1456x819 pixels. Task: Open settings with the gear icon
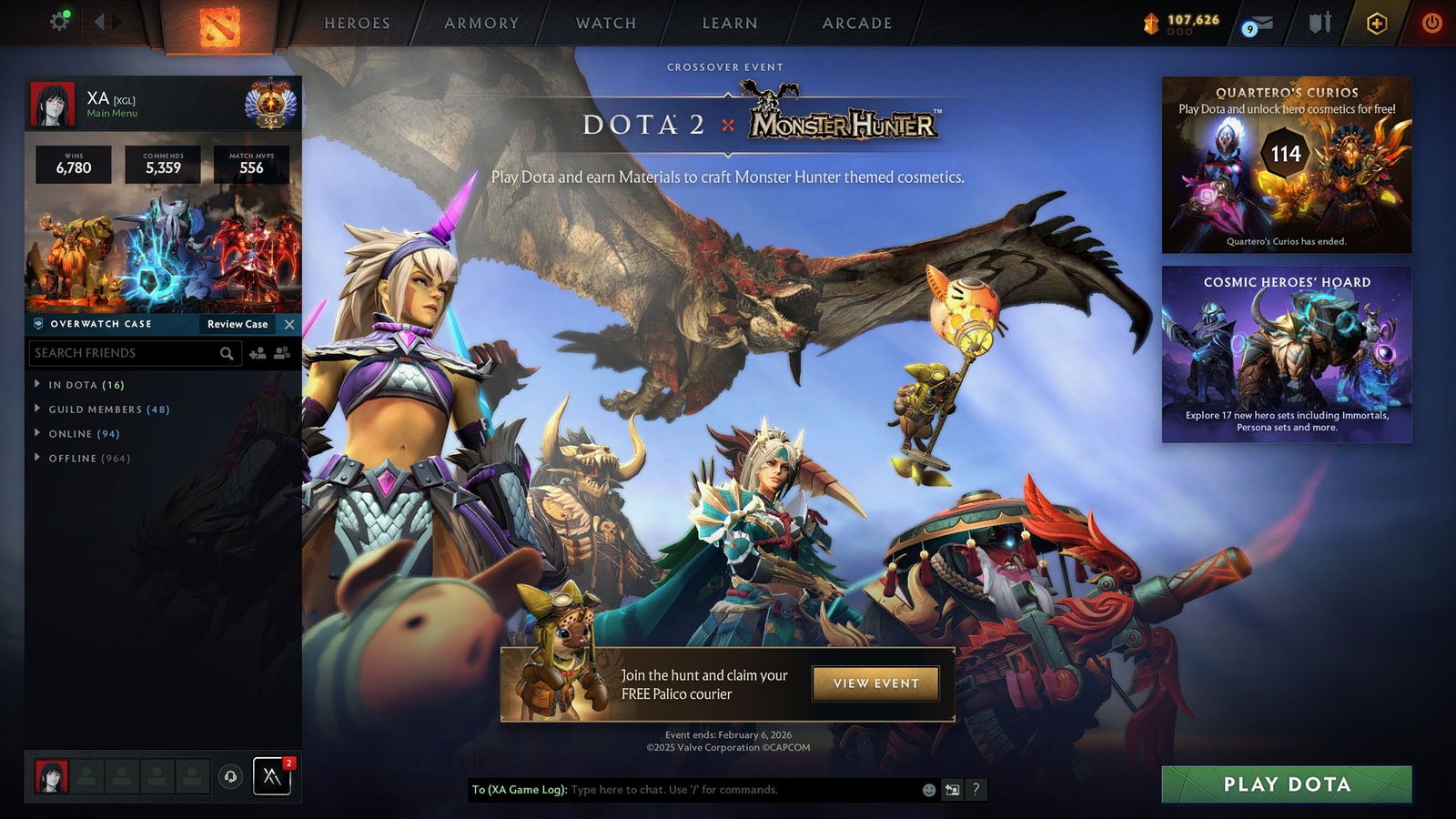pyautogui.click(x=60, y=21)
